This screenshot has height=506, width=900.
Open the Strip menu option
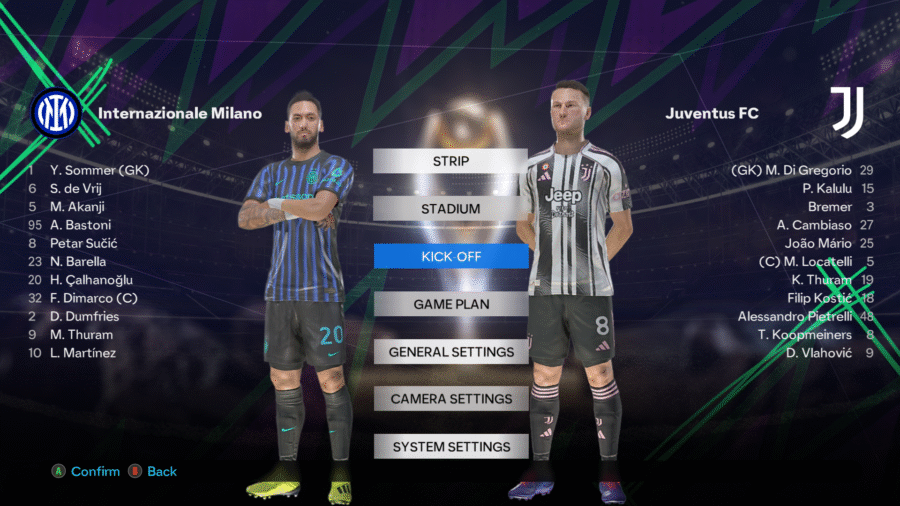tap(450, 161)
